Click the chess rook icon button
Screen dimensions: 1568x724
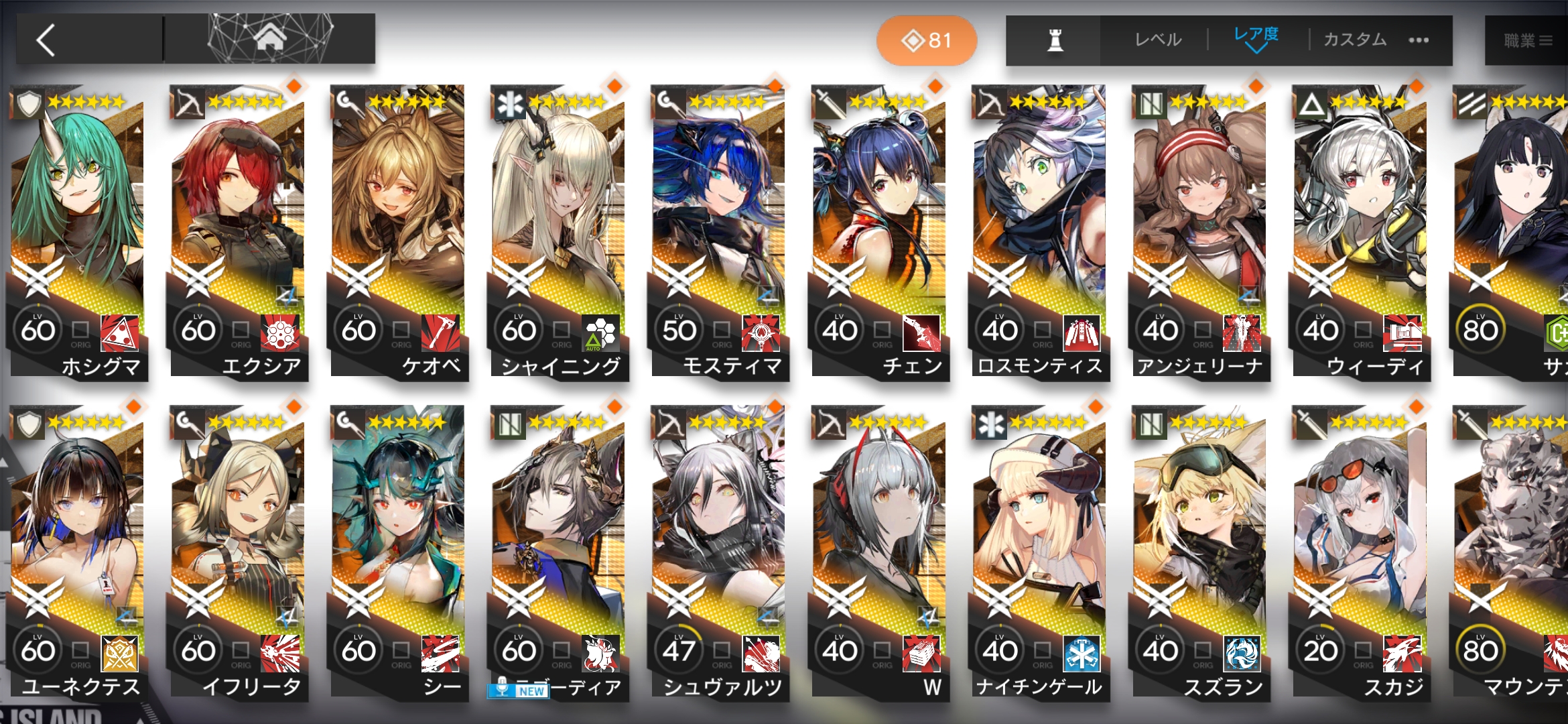[1055, 40]
